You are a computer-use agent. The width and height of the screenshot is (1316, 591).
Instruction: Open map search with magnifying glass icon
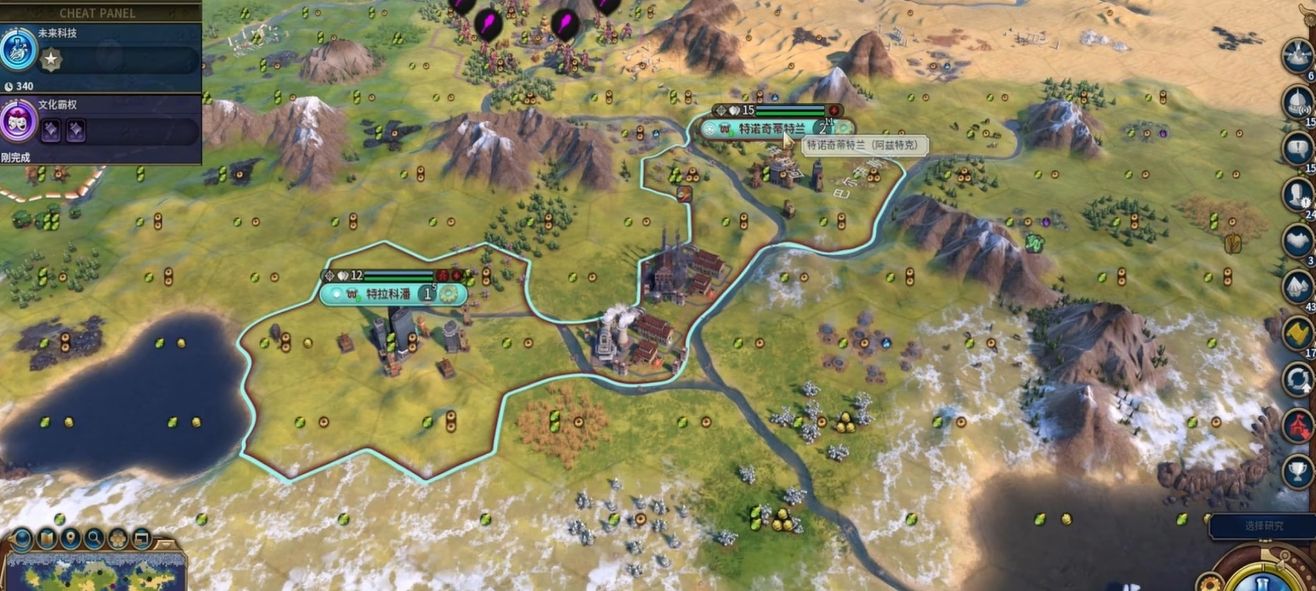94,539
